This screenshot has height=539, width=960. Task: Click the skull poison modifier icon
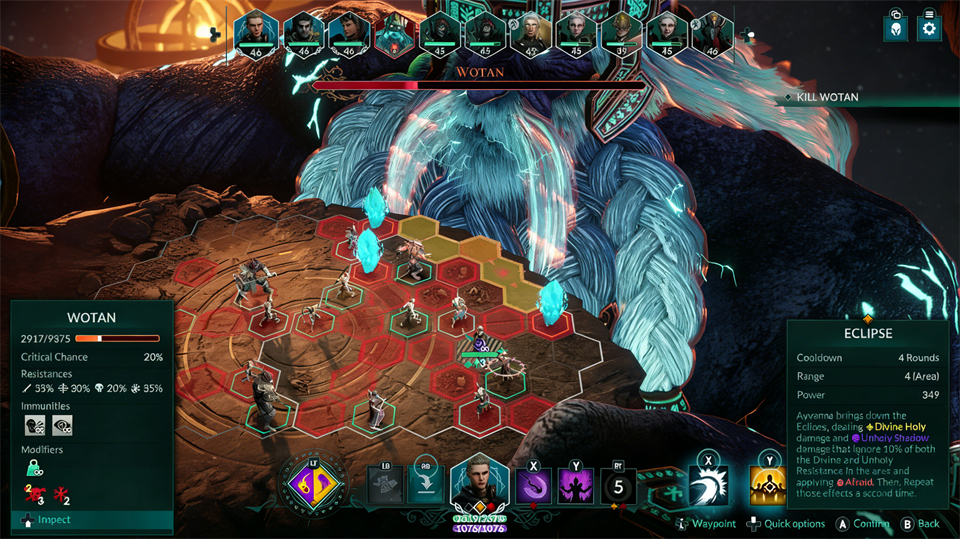click(x=34, y=493)
